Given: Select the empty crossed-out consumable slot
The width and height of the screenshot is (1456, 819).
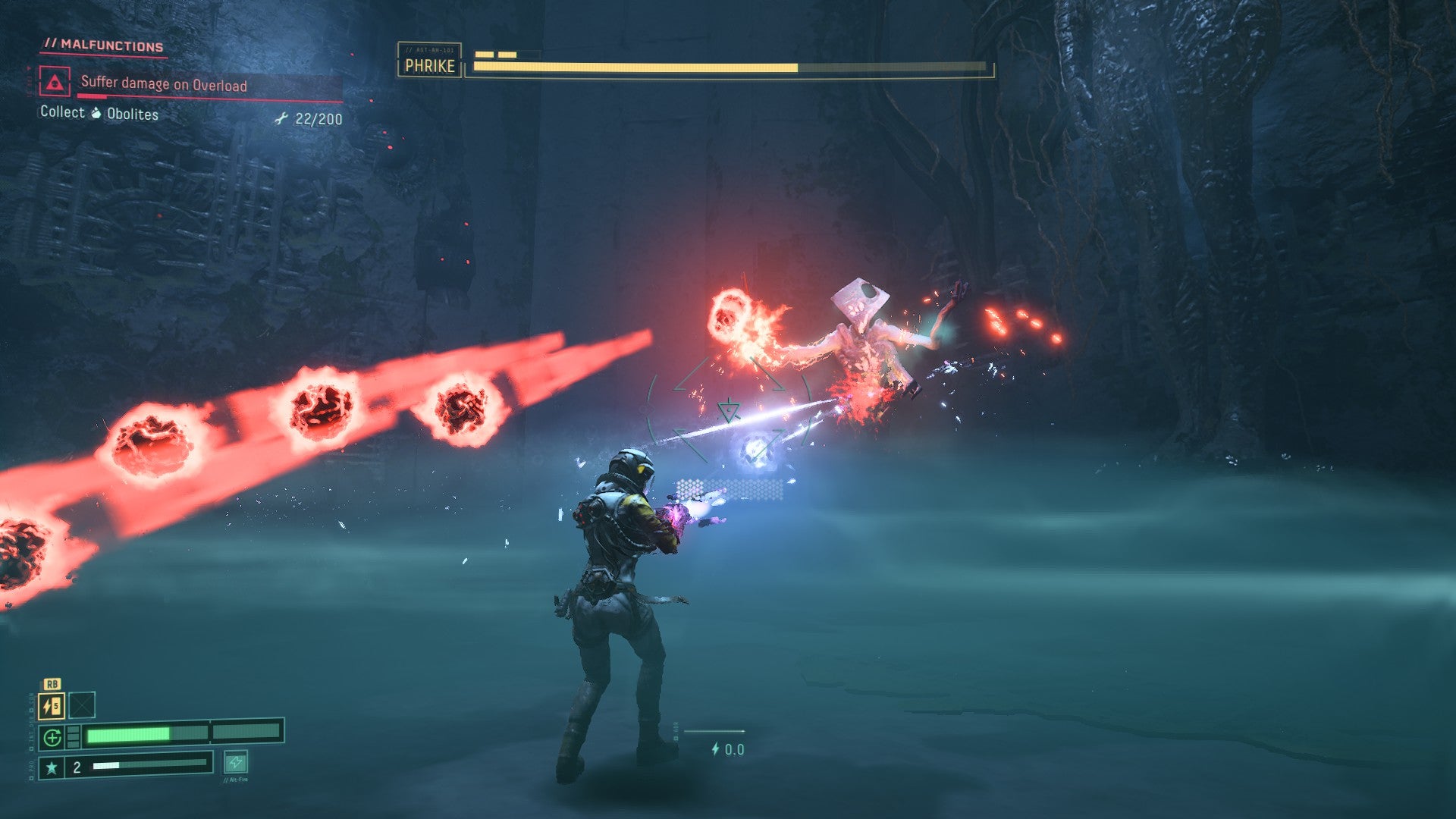Looking at the screenshot, I should (82, 705).
